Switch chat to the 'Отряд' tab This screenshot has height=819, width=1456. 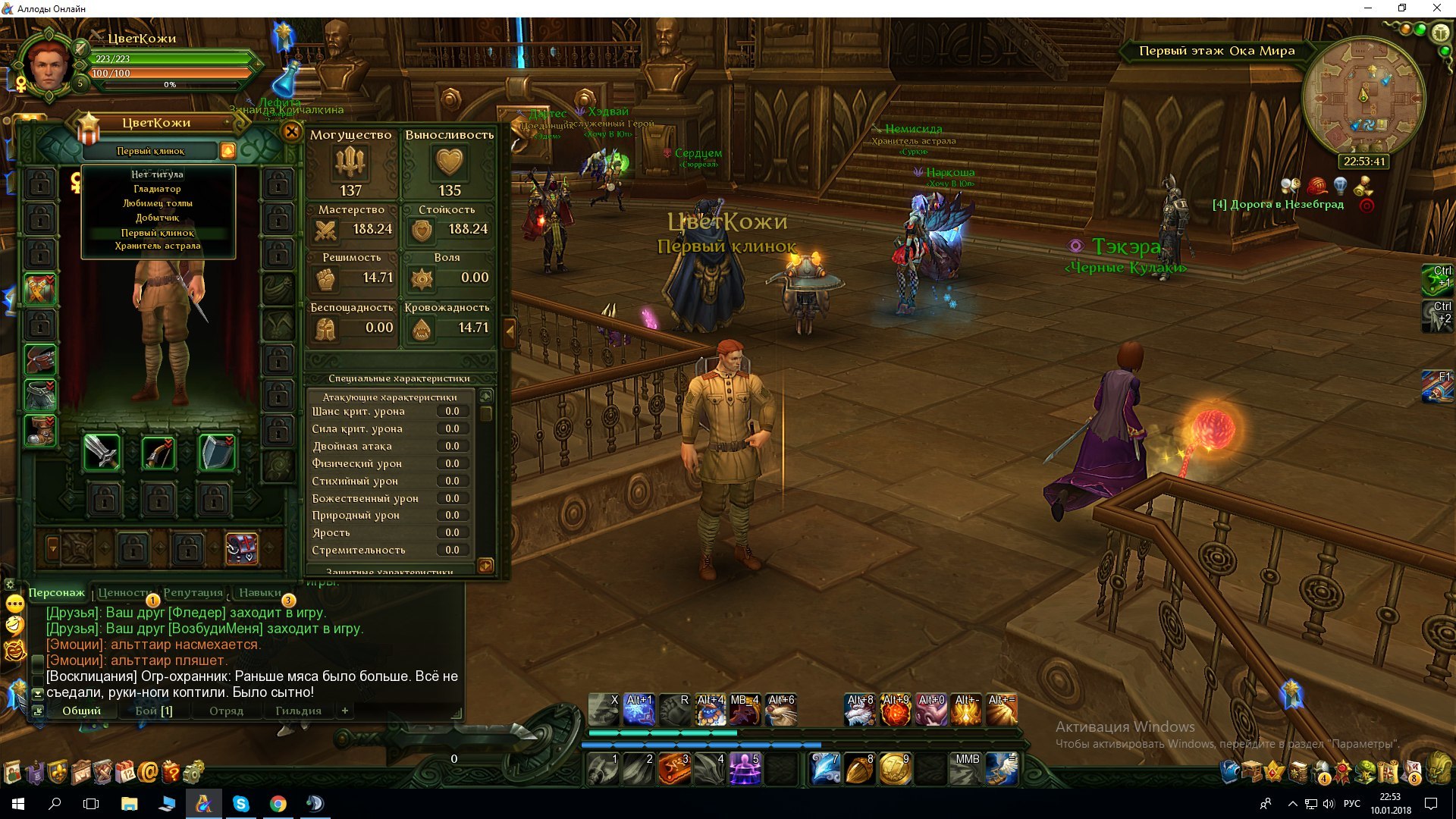226,711
